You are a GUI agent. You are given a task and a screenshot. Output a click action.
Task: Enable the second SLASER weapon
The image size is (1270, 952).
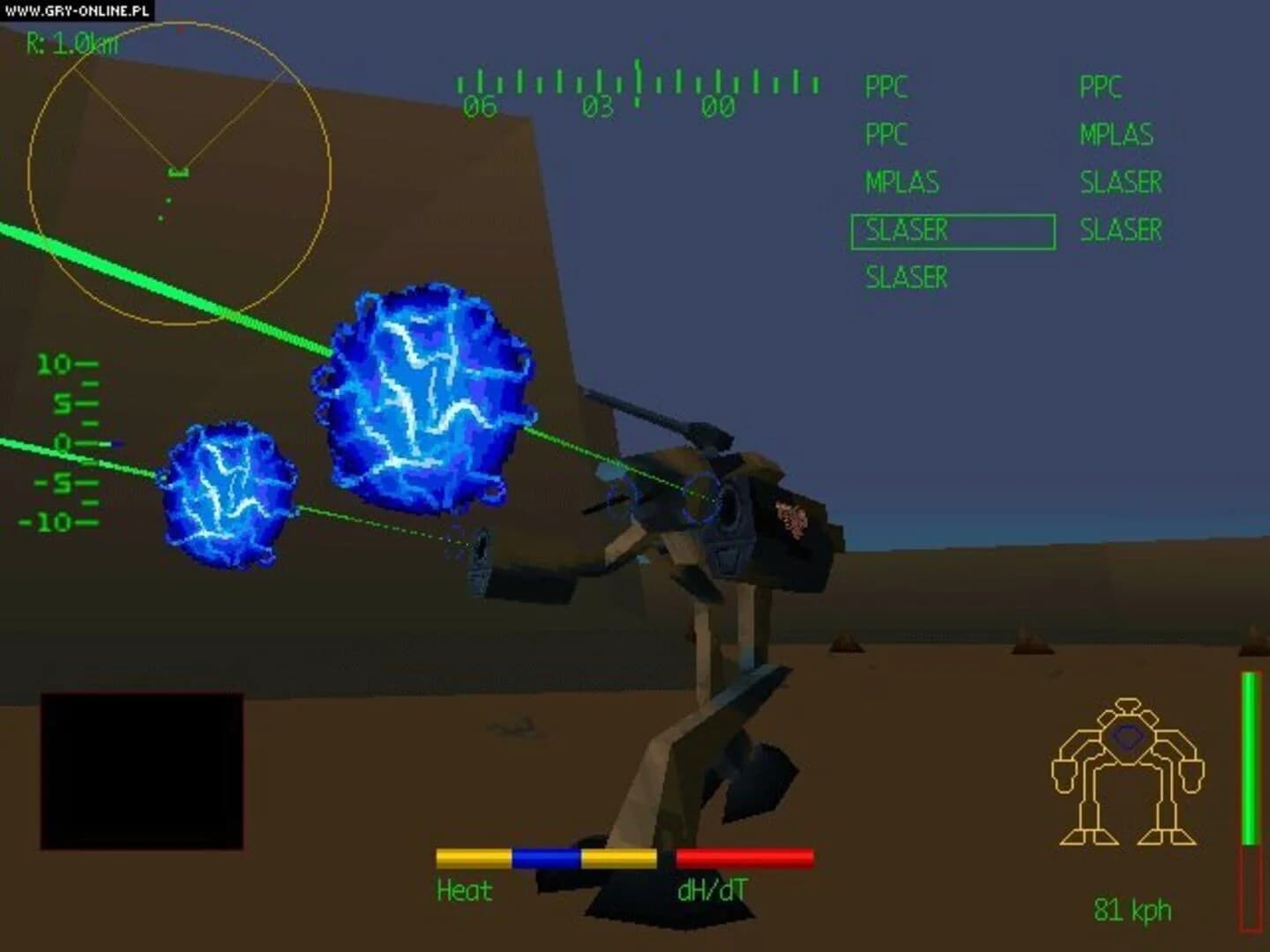(903, 277)
